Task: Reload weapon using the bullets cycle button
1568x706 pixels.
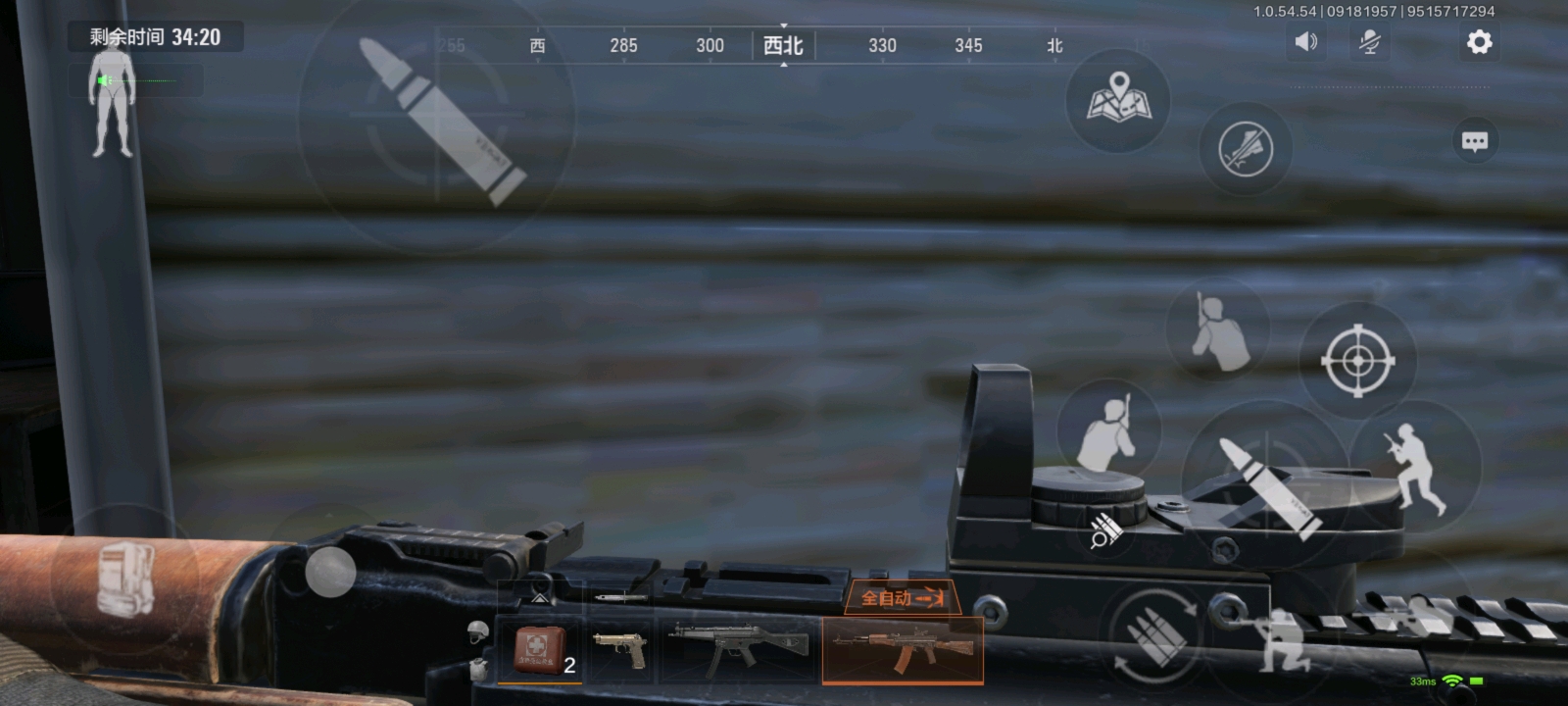Action: (x=1154, y=635)
